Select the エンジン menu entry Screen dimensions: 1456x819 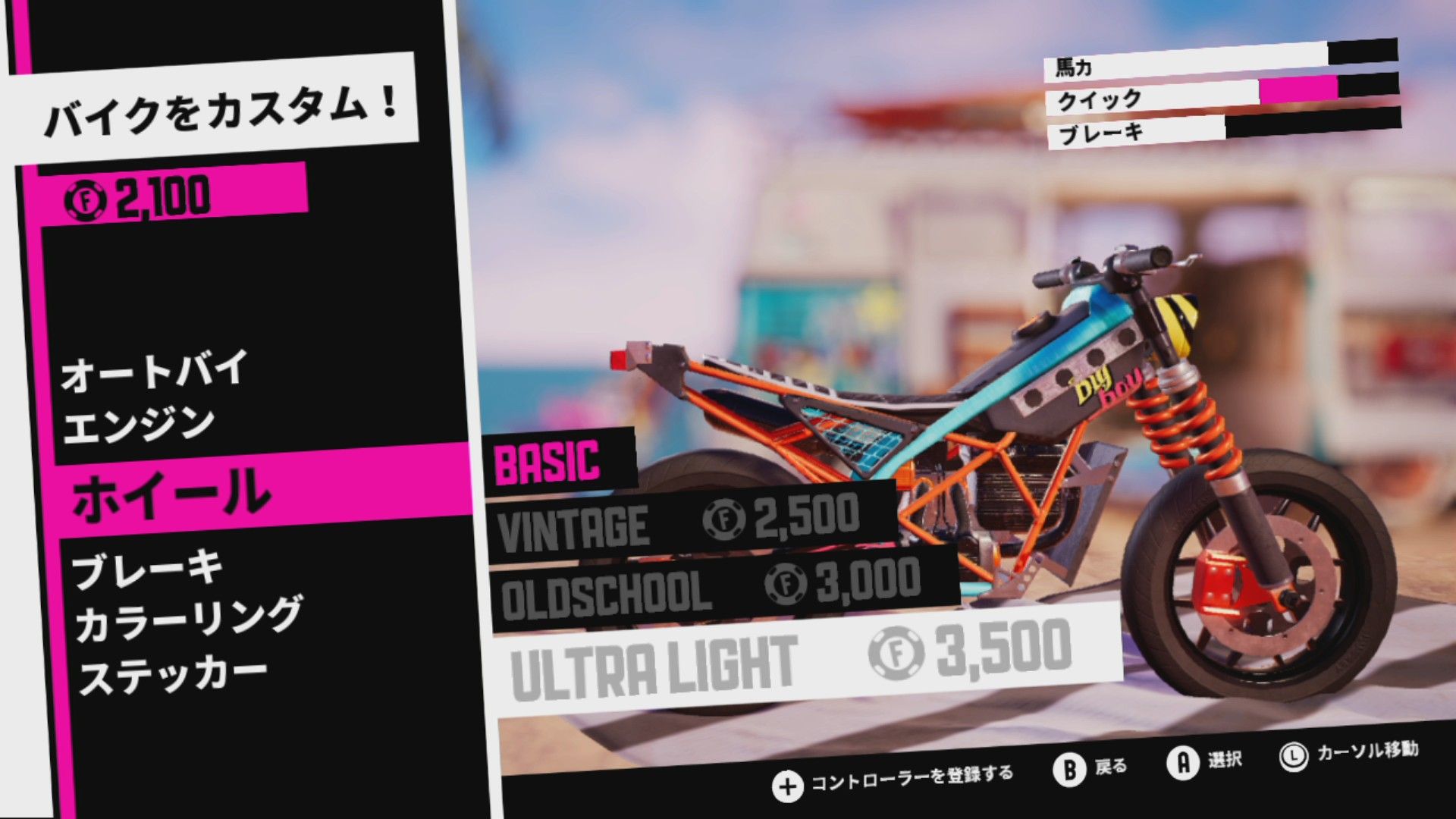(x=140, y=423)
